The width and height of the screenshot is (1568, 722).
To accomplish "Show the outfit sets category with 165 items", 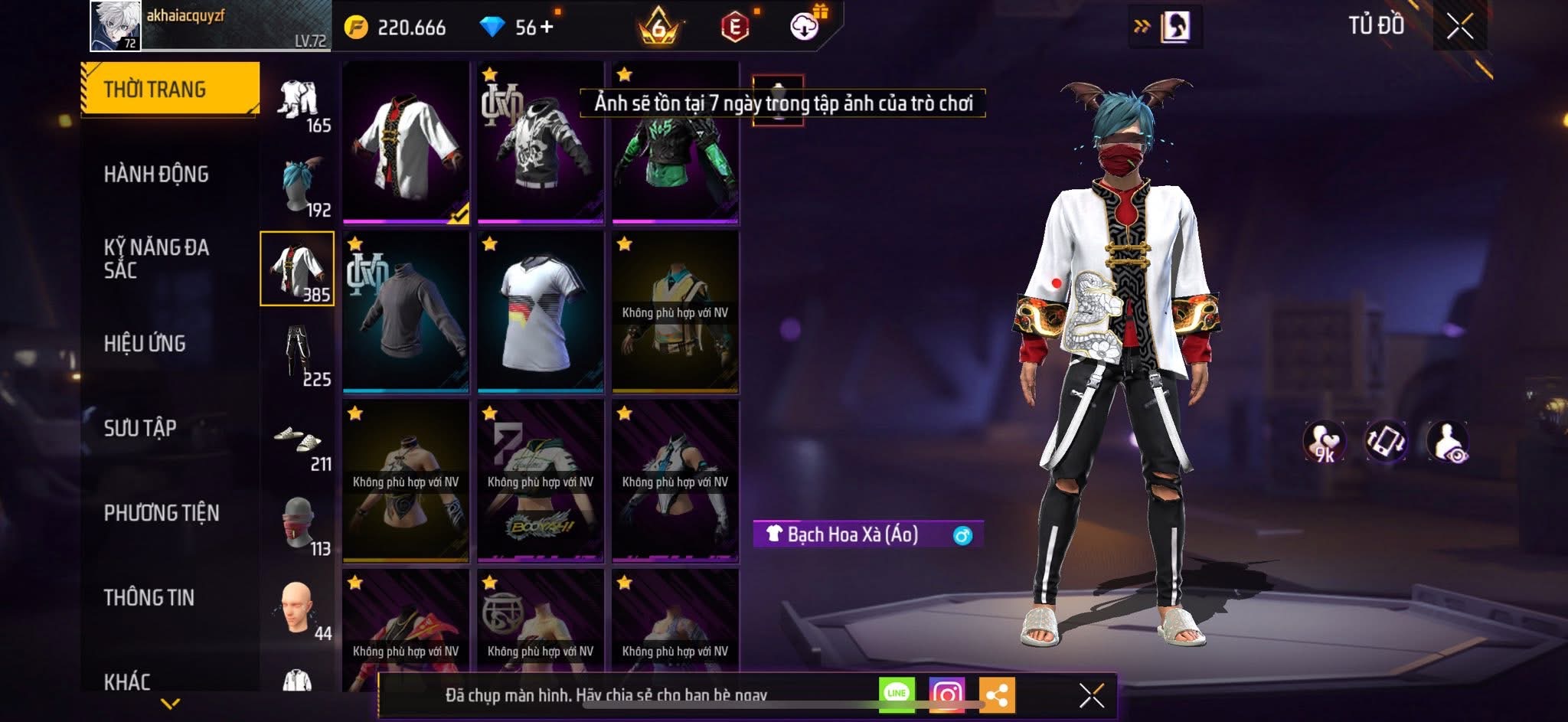I will [299, 105].
